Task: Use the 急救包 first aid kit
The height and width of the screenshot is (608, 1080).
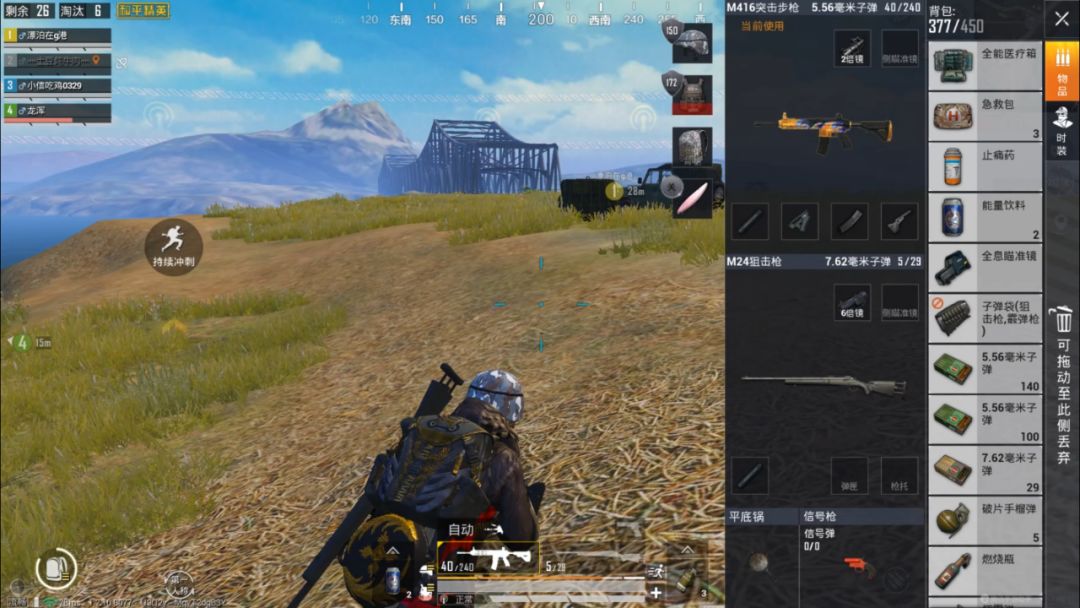Action: point(985,117)
